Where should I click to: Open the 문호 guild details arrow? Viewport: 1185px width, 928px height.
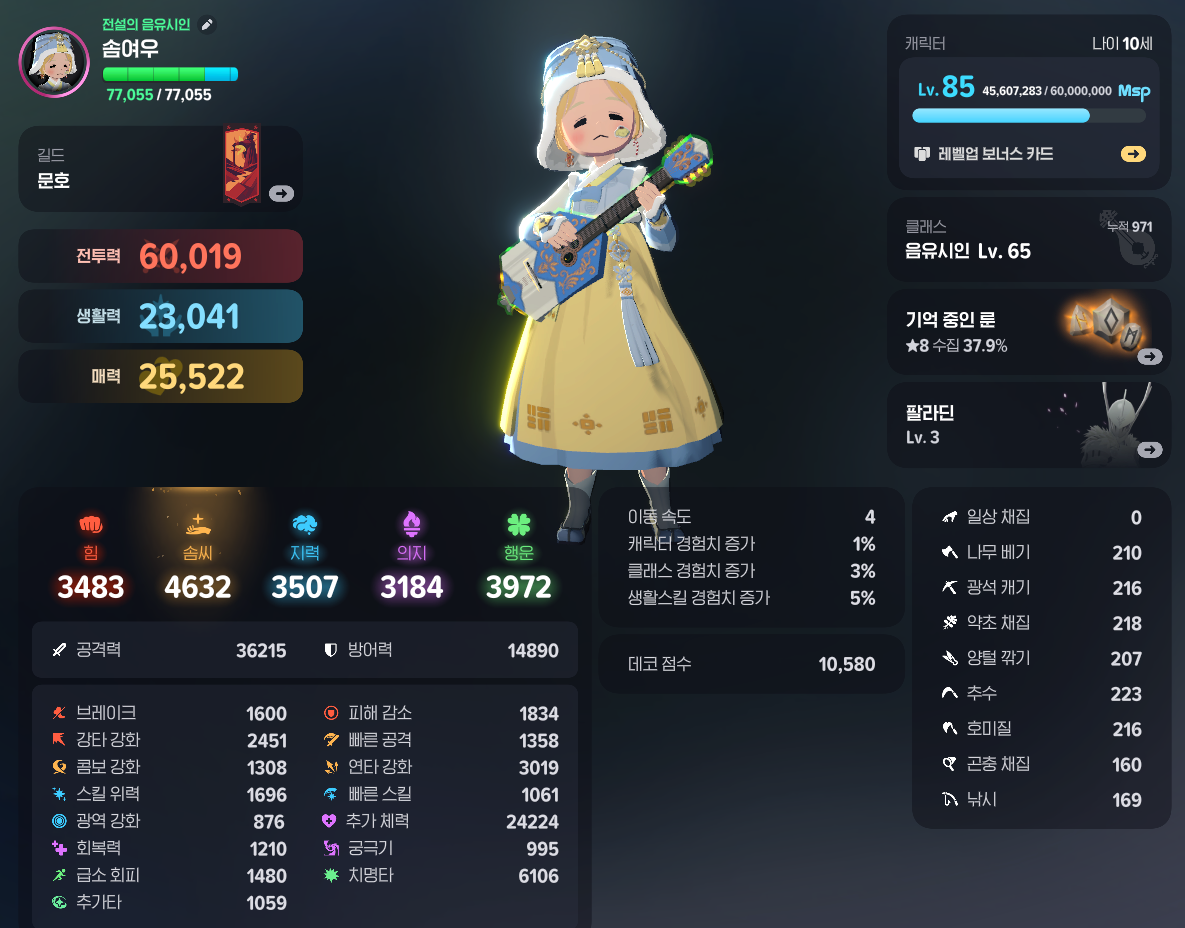point(281,194)
